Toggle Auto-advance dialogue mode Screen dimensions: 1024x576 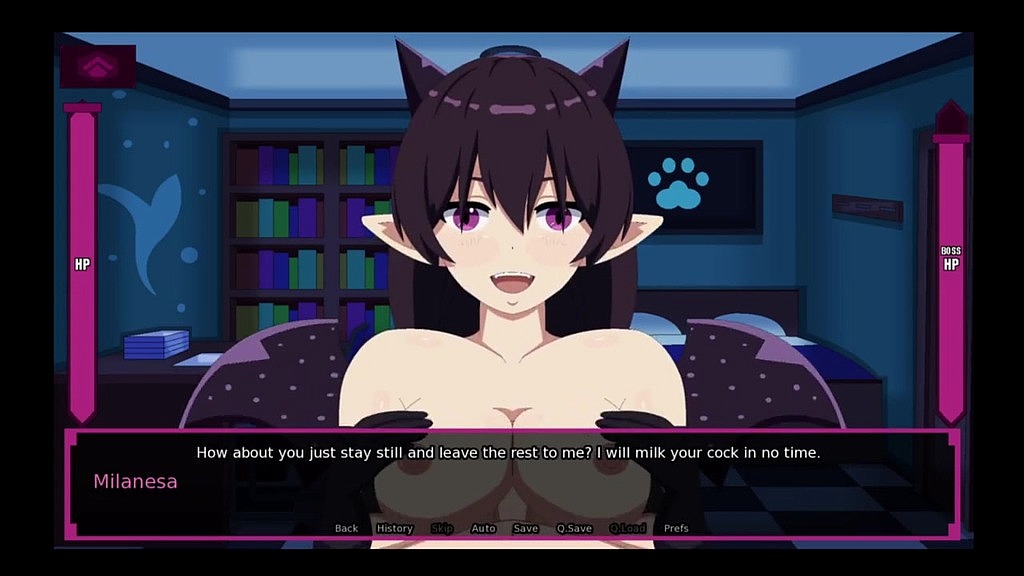483,528
